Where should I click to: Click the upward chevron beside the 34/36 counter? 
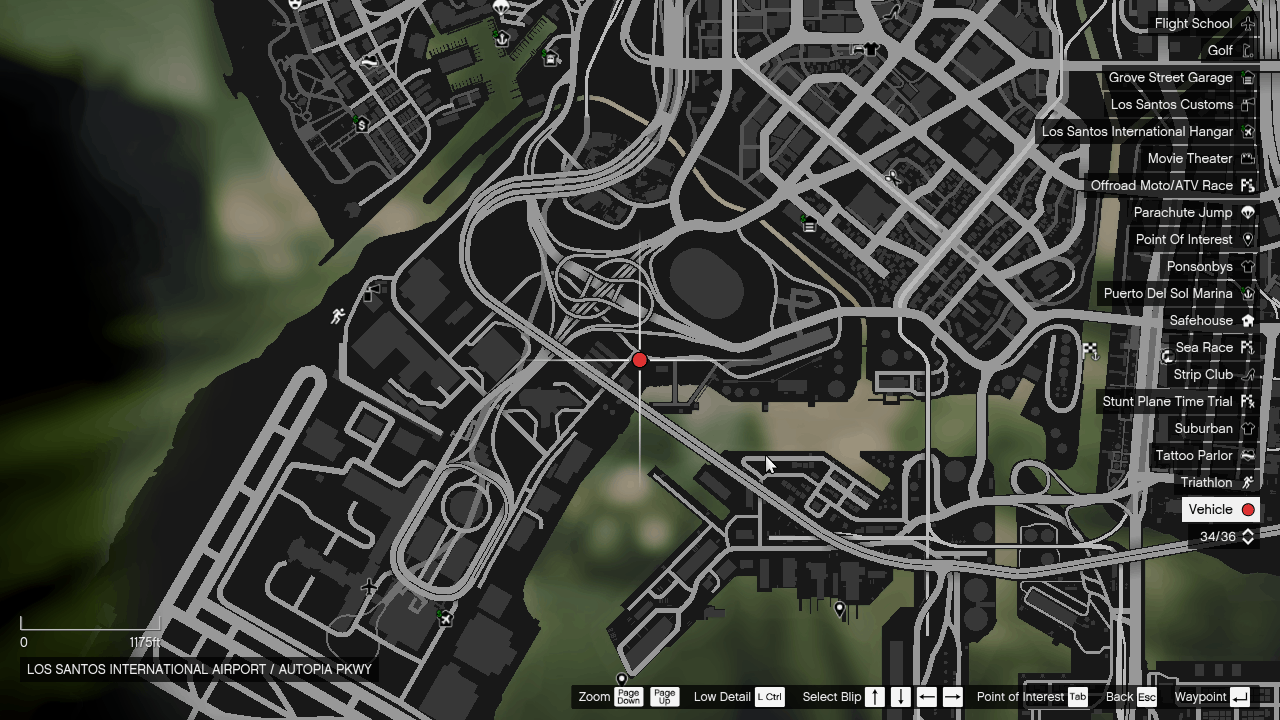[1247, 532]
